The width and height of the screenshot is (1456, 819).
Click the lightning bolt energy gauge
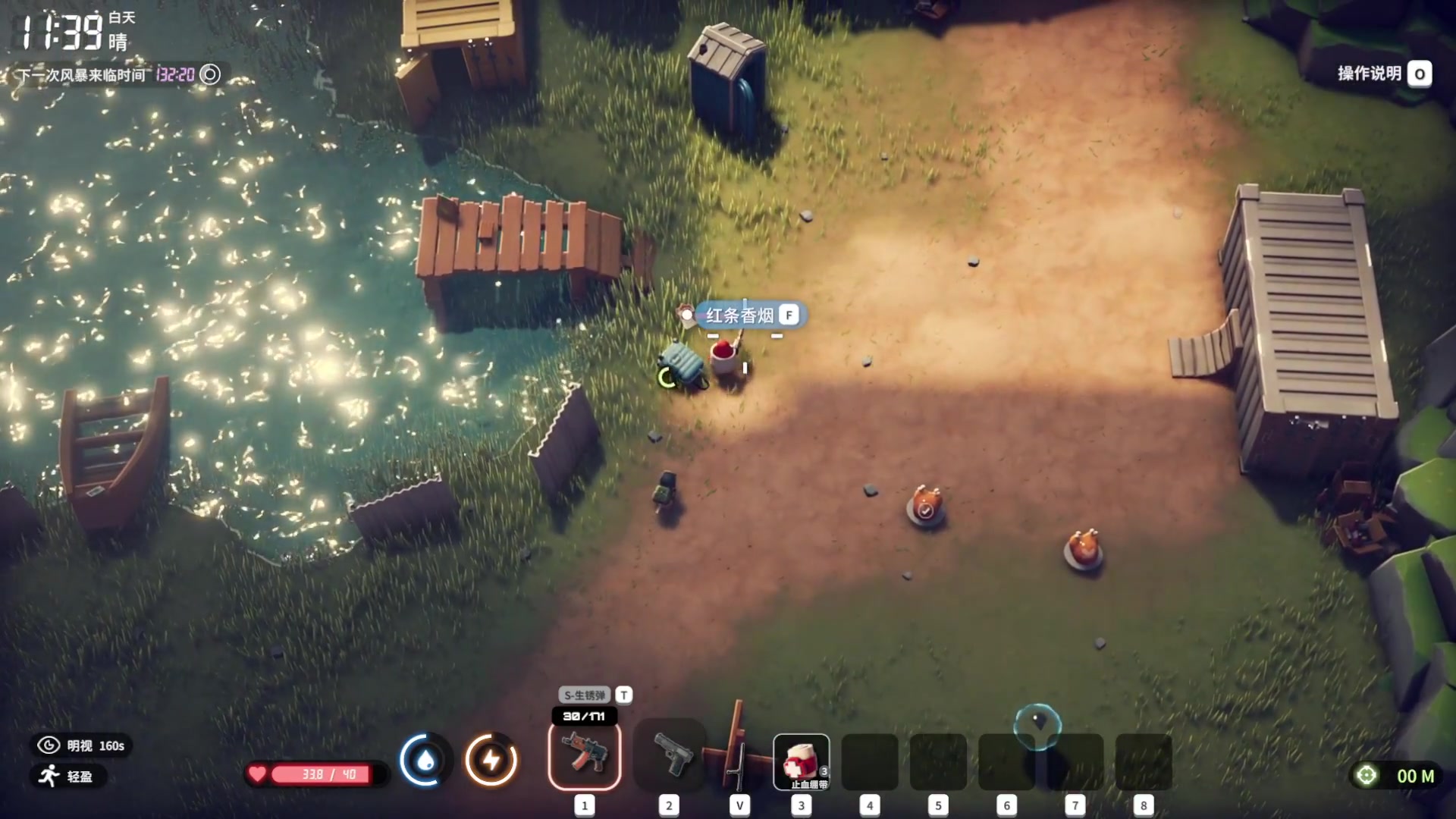[491, 760]
